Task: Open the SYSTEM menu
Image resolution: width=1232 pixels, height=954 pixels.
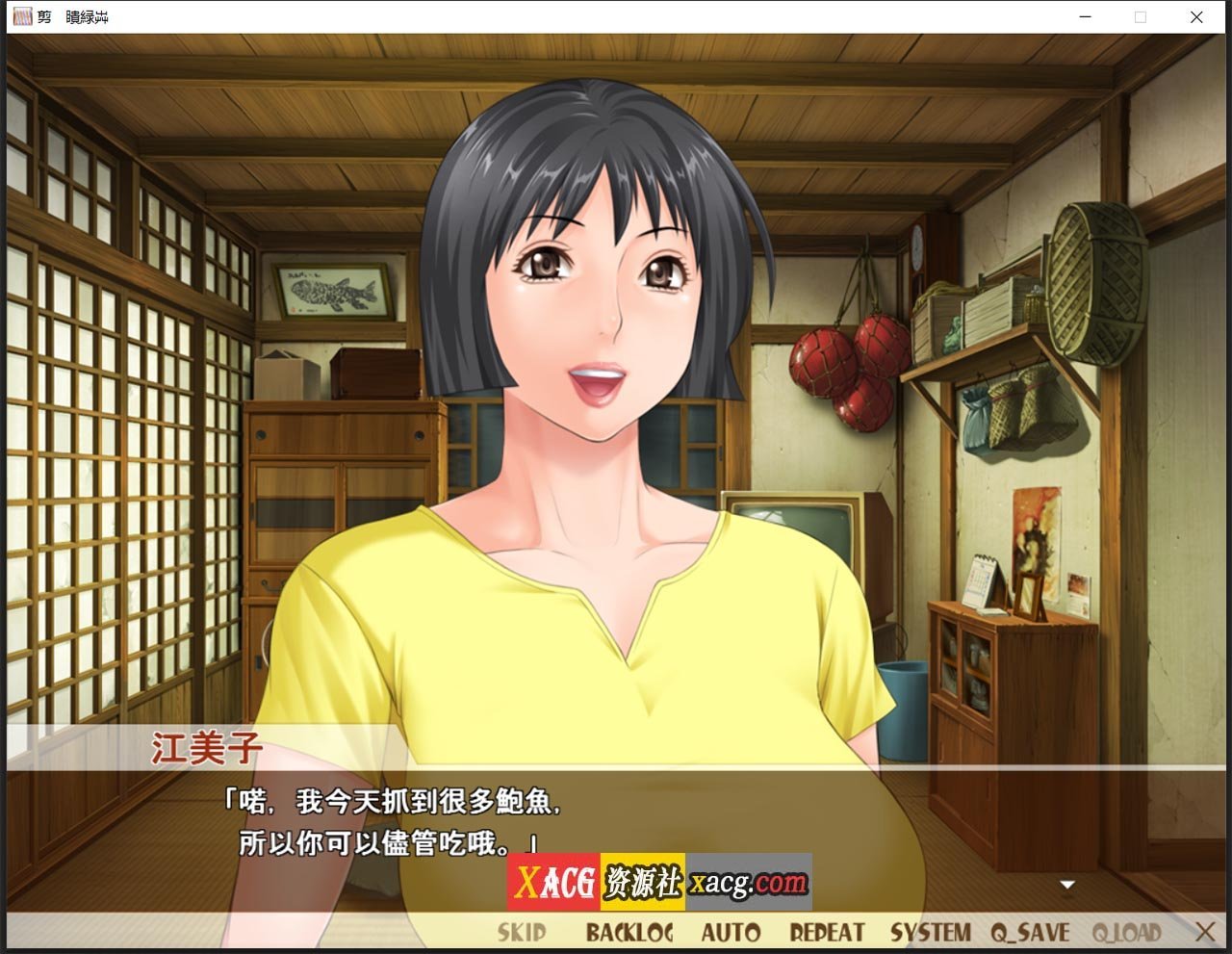Action: pyautogui.click(x=931, y=931)
